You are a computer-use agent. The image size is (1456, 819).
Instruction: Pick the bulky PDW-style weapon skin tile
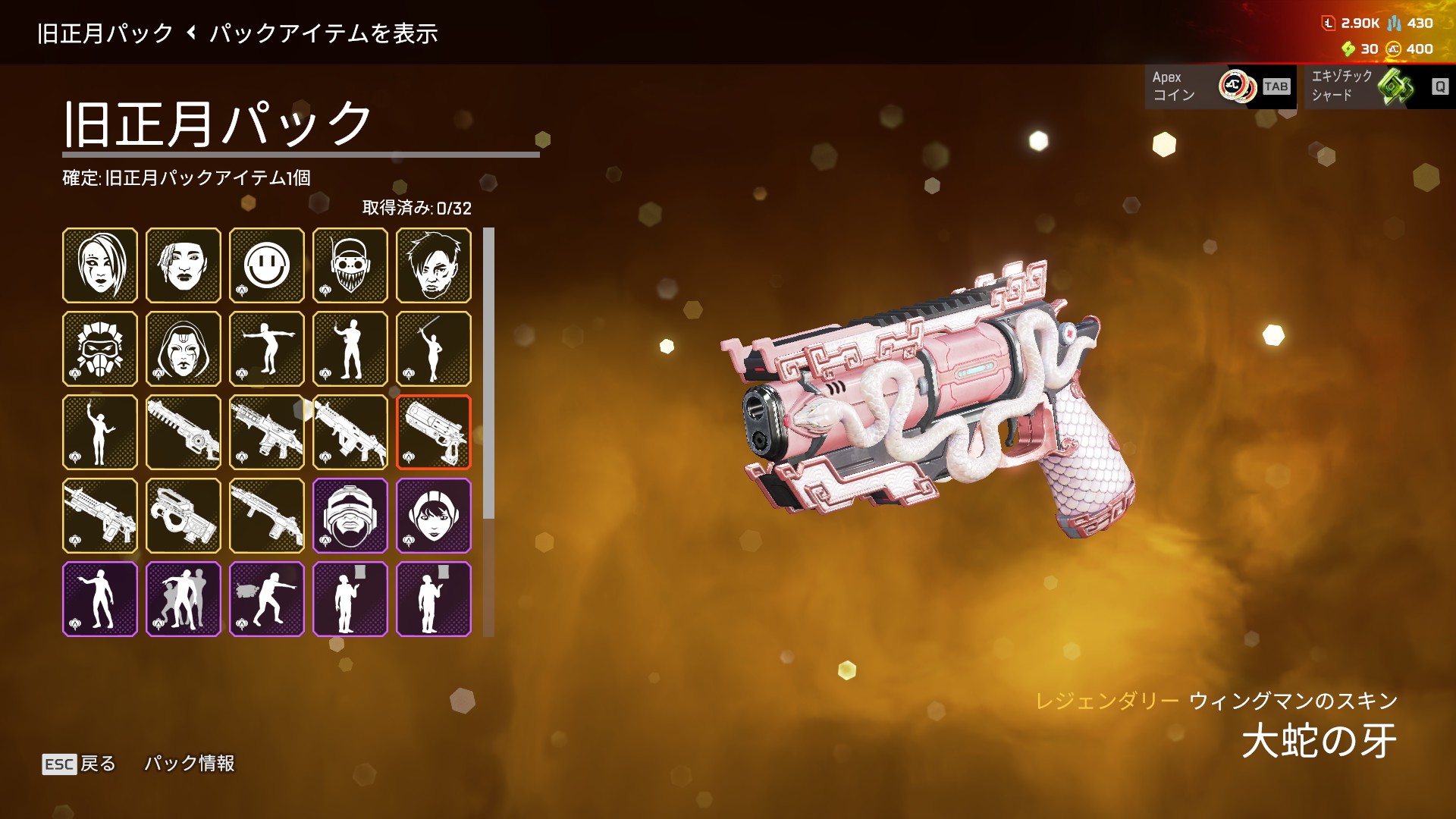(184, 516)
